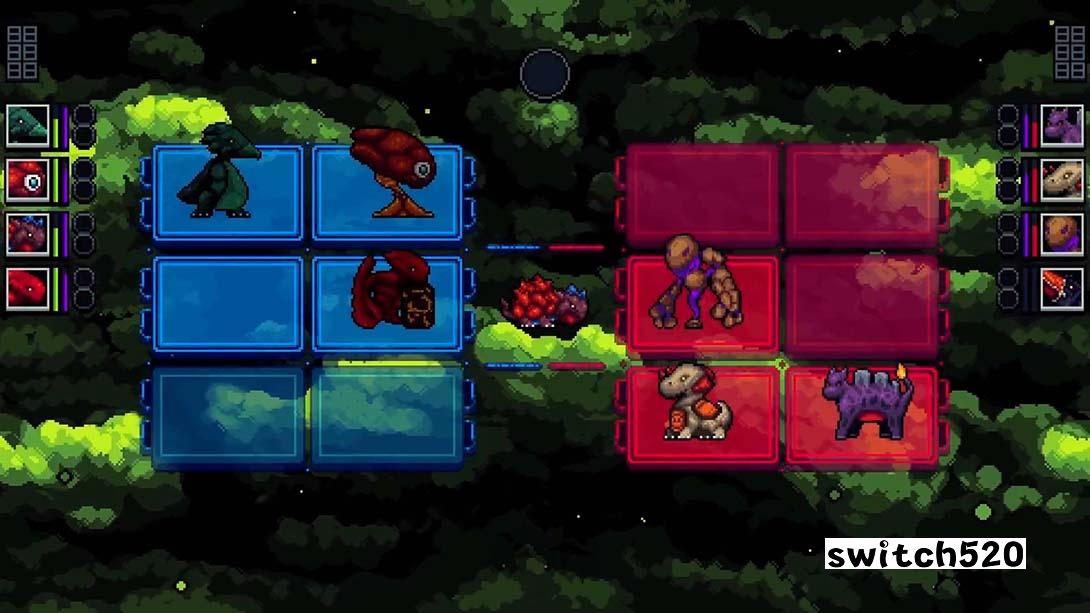Screen dimensions: 1090x613
Task: Select the brown golem head portrait
Action: 1062,234
